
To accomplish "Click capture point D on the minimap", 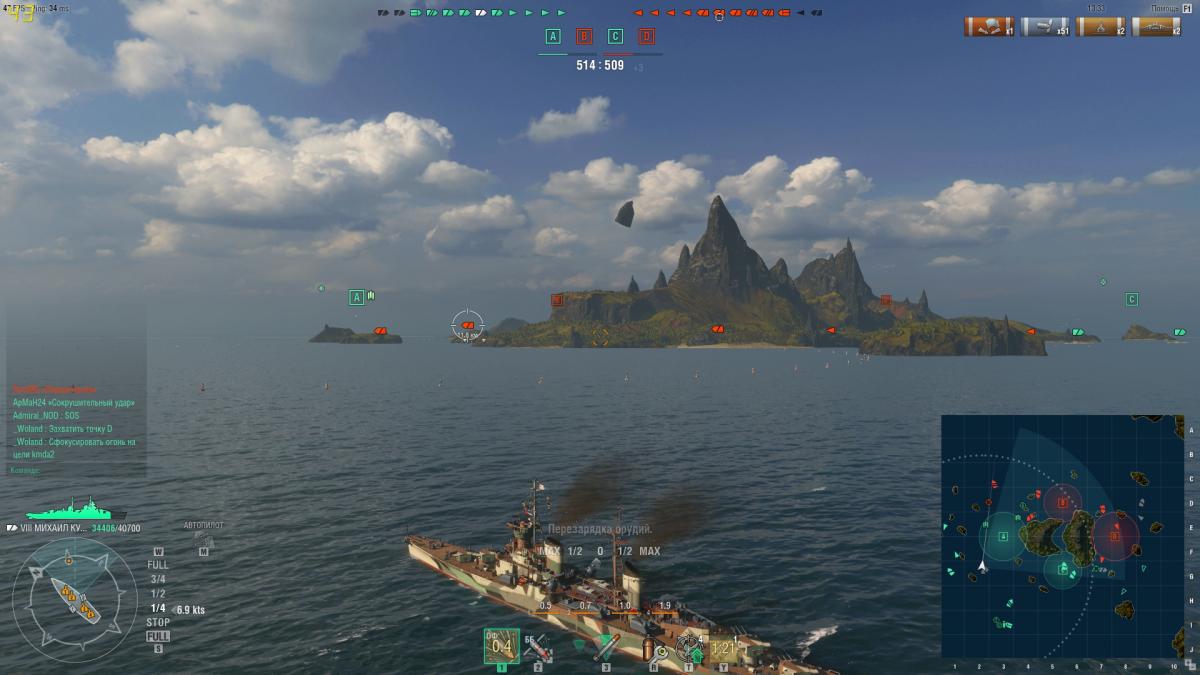I will [x=1115, y=534].
